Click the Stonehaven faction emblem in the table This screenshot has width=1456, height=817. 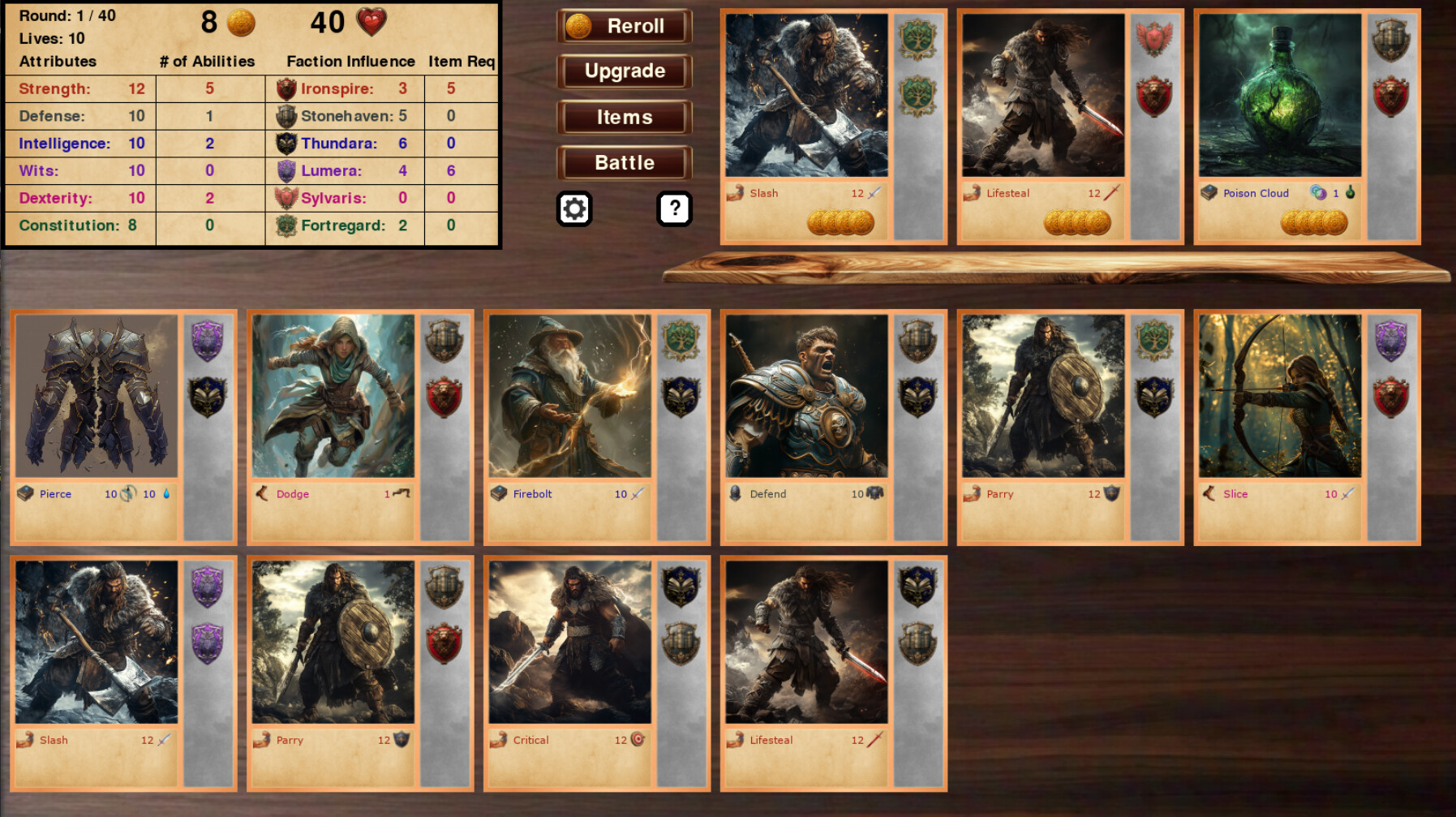286,116
